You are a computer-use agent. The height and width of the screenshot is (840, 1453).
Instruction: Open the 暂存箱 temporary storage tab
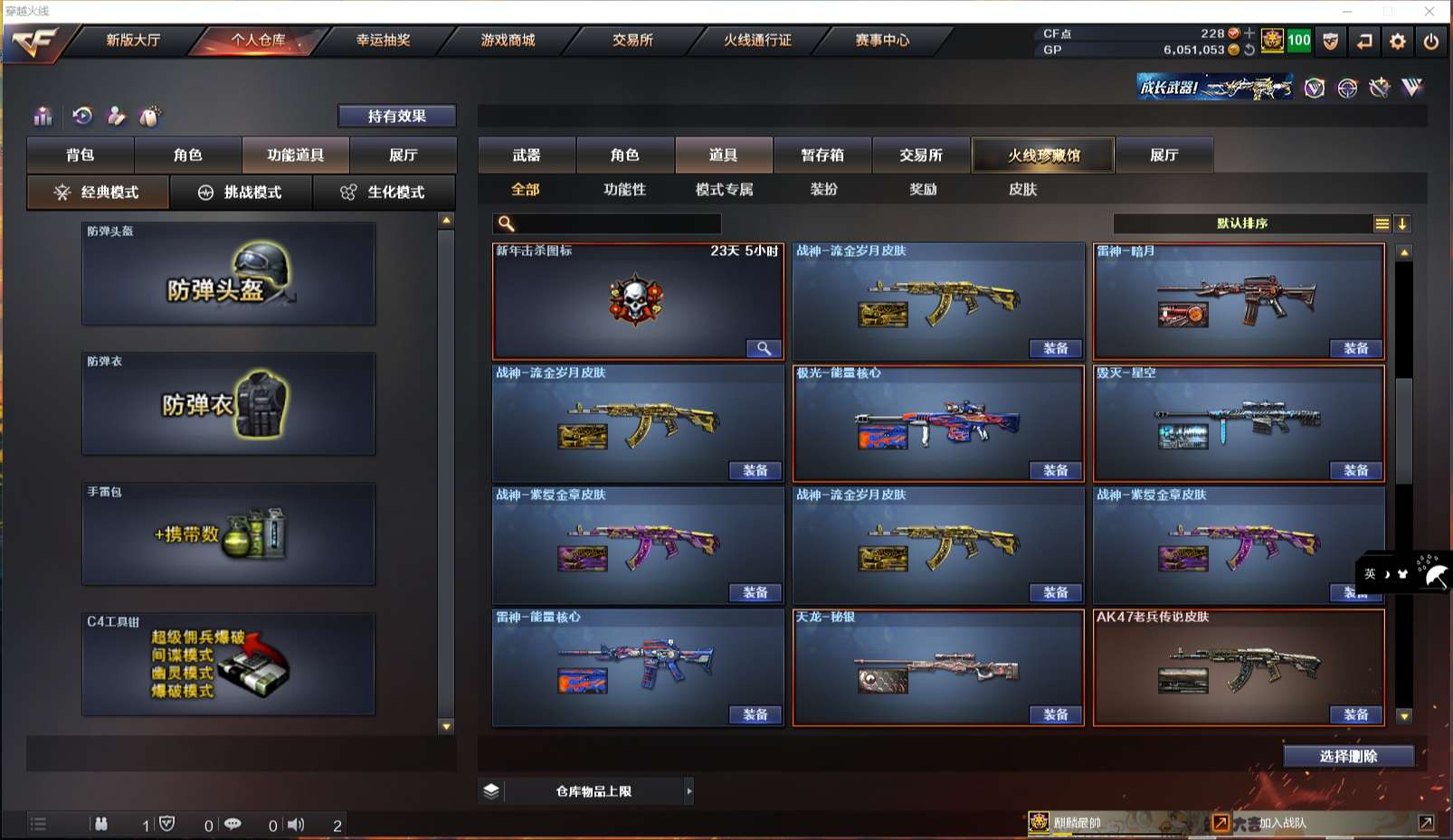(822, 155)
